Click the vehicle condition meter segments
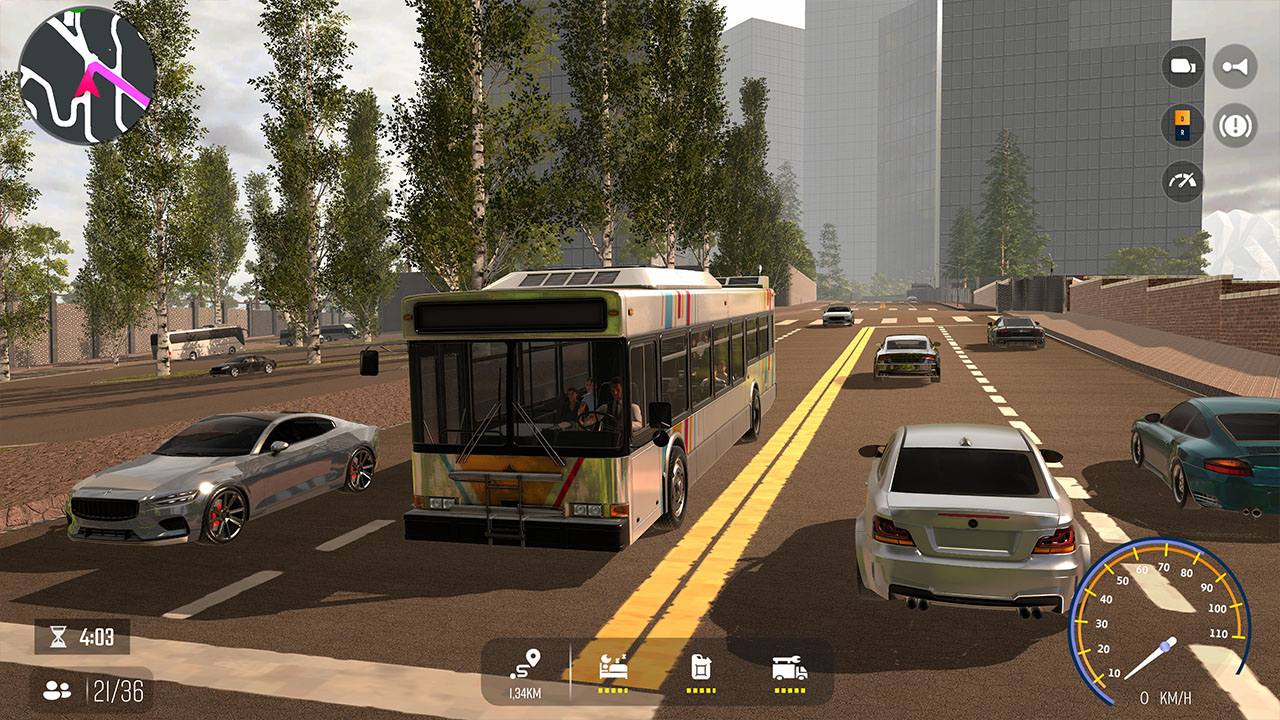Viewport: 1280px width, 720px height. (x=789, y=689)
